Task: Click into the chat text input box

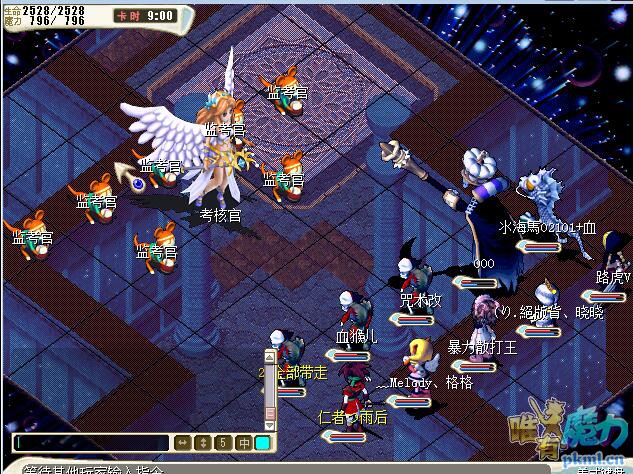Action: coord(92,442)
